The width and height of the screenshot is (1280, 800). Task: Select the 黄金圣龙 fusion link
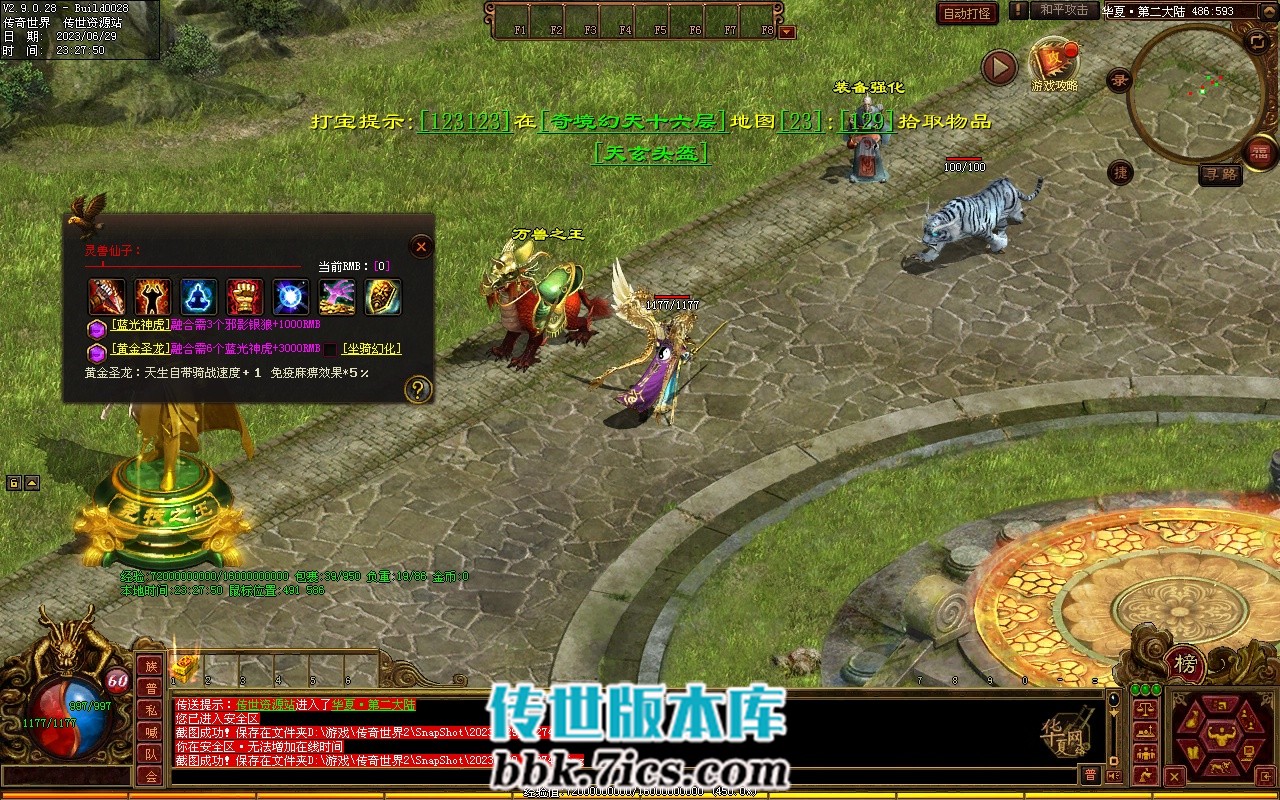139,349
